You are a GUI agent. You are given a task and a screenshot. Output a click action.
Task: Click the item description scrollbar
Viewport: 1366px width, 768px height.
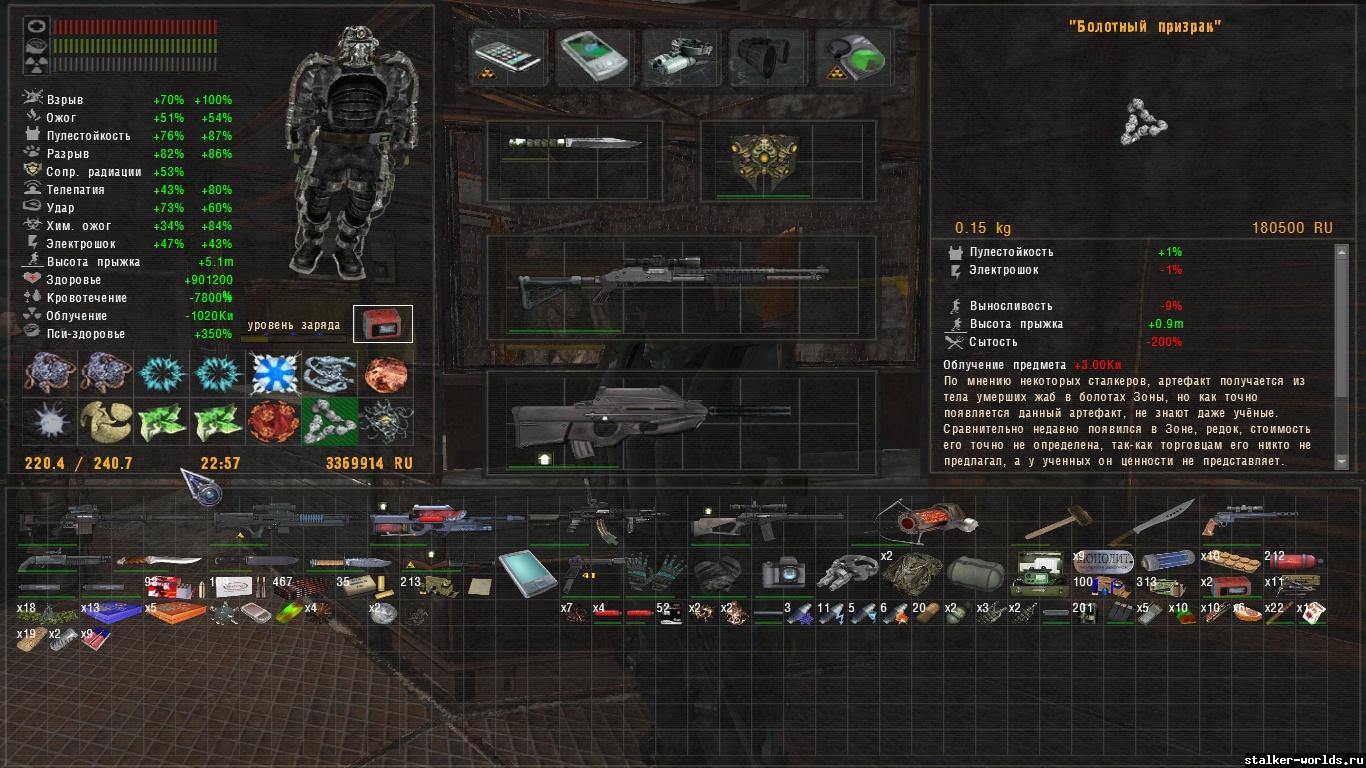point(1342,355)
